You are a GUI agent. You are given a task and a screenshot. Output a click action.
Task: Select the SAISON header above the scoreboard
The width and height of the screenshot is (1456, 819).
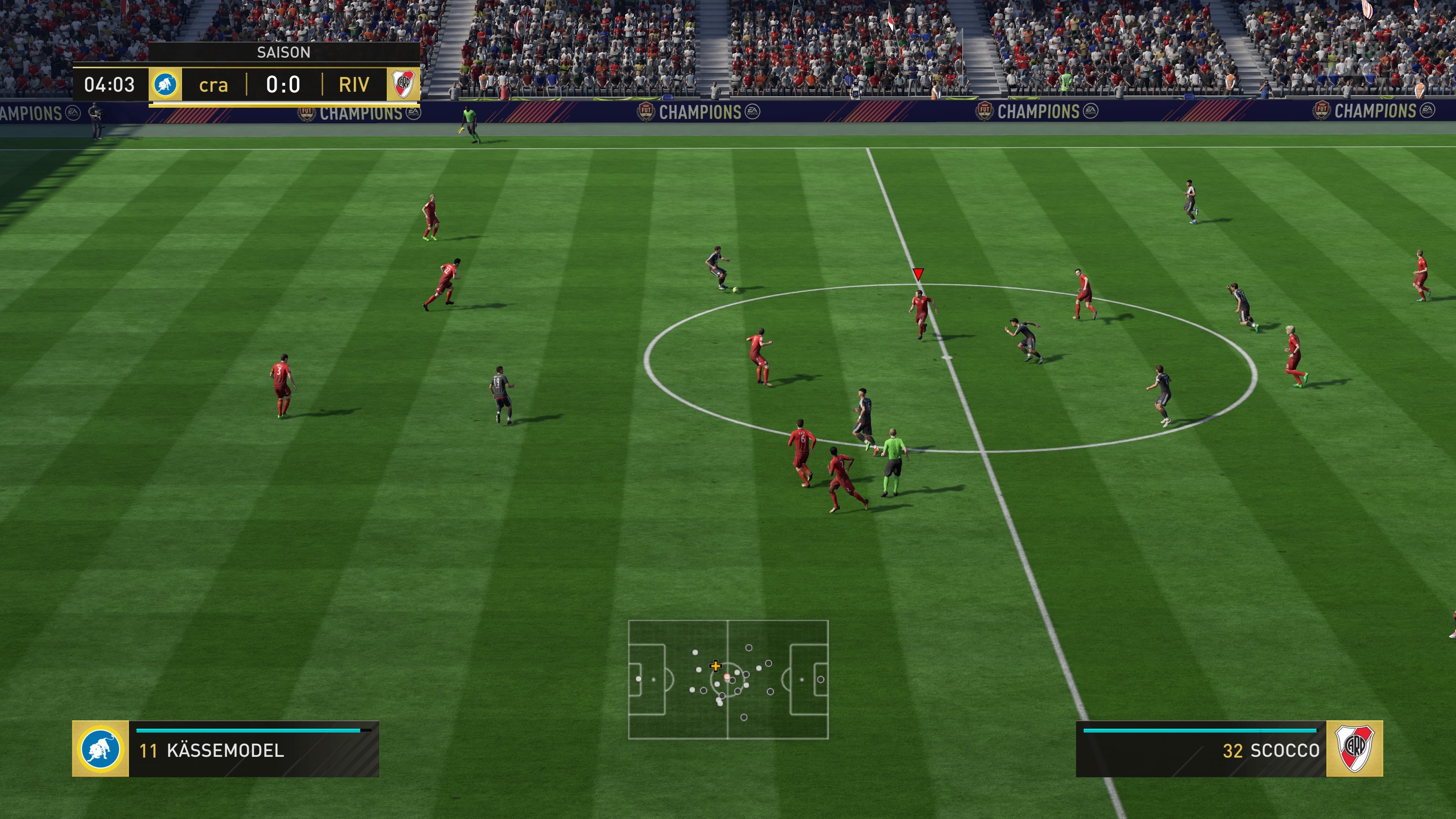pos(284,53)
